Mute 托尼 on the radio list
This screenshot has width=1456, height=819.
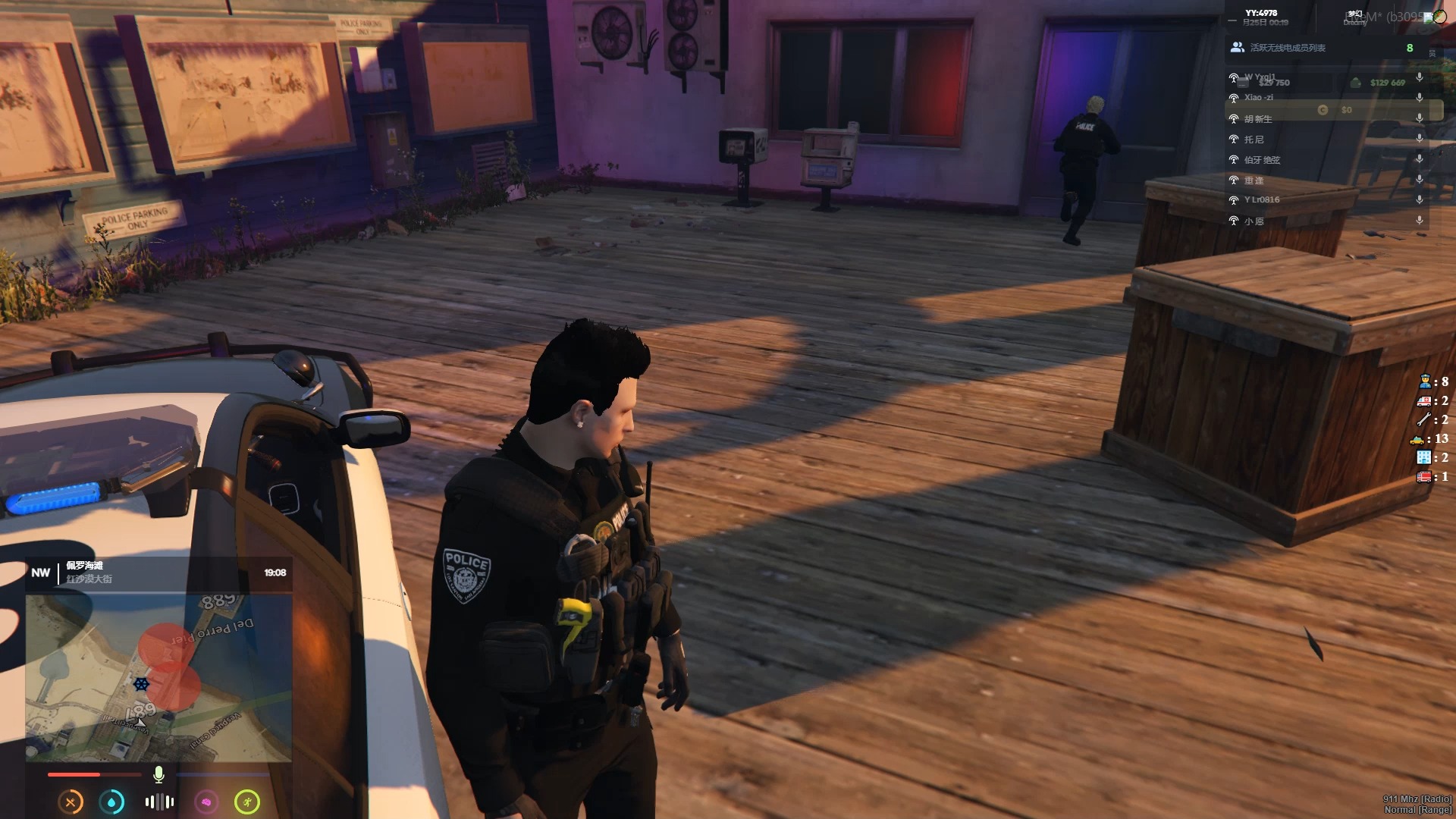1420,137
